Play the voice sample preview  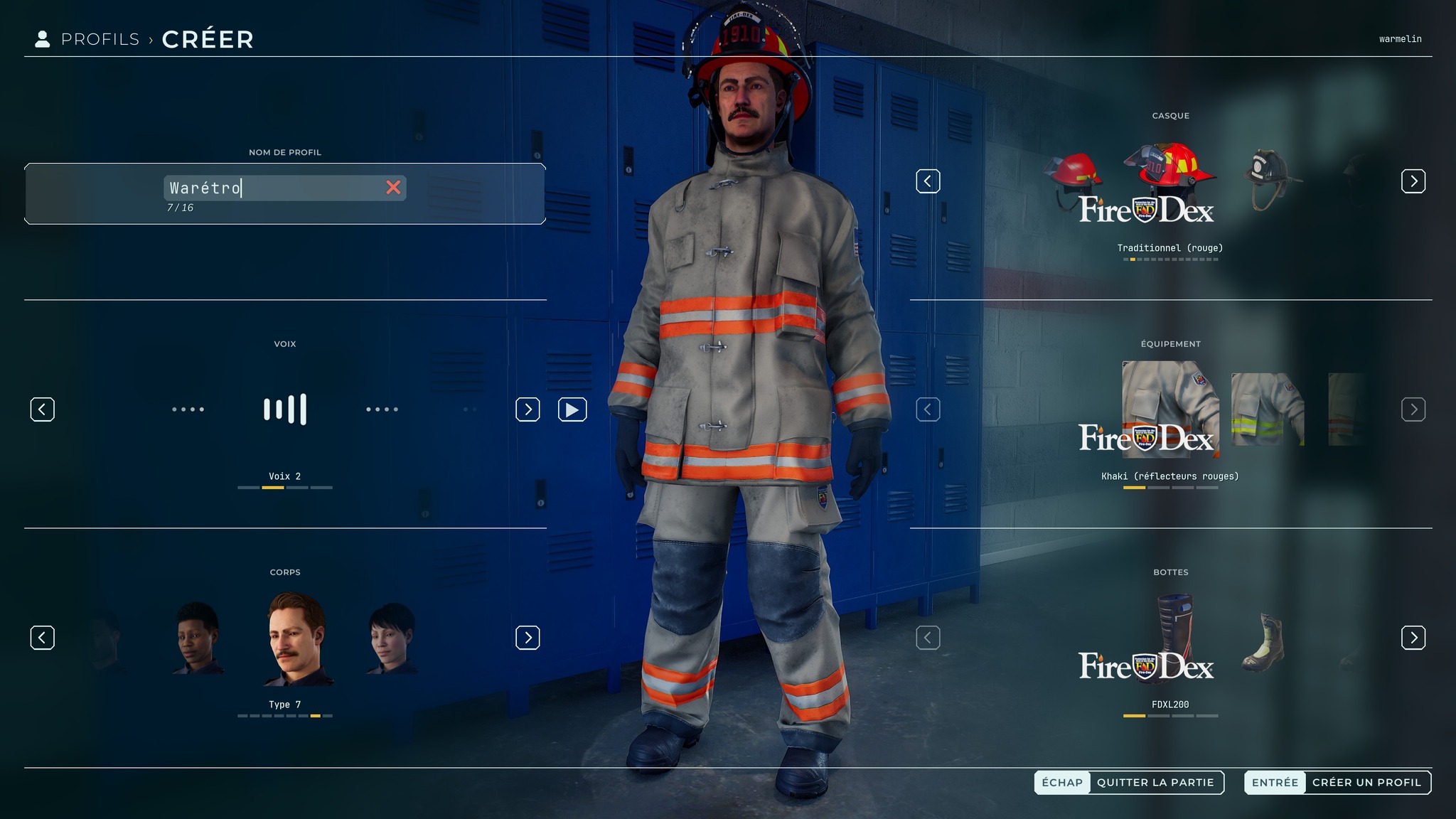click(572, 409)
